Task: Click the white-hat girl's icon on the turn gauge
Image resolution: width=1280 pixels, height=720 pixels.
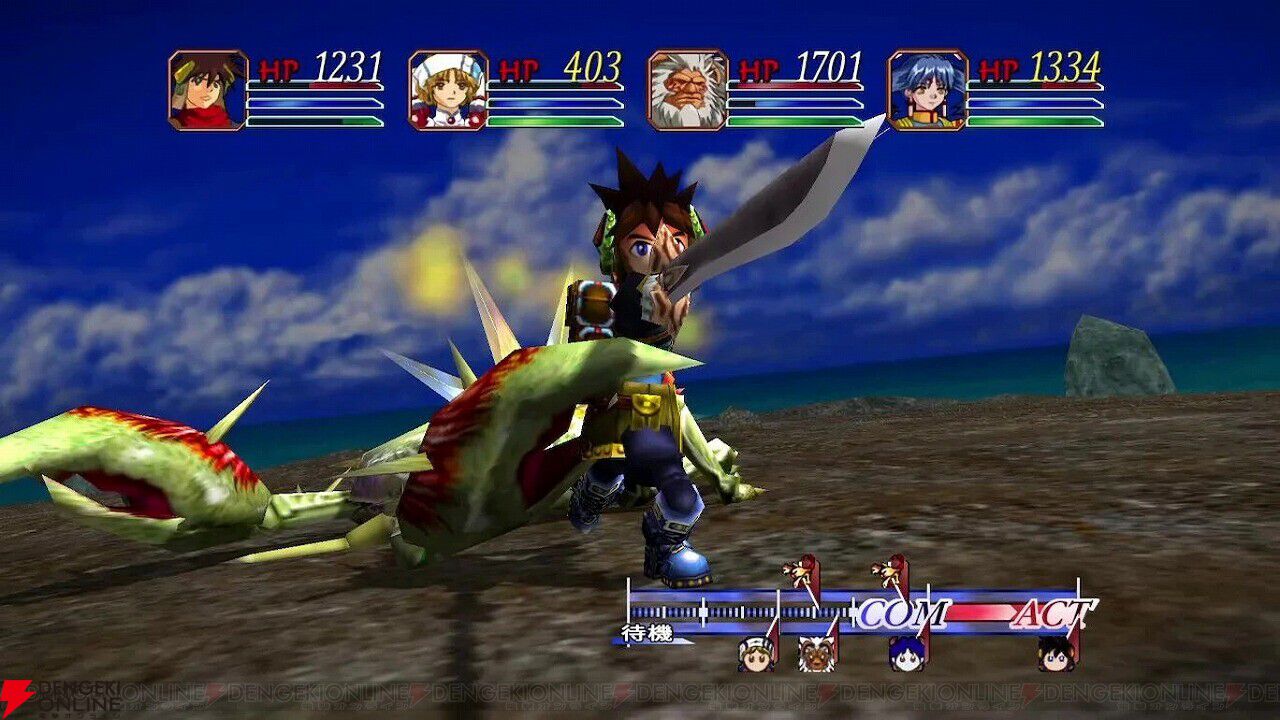Action: pyautogui.click(x=756, y=653)
